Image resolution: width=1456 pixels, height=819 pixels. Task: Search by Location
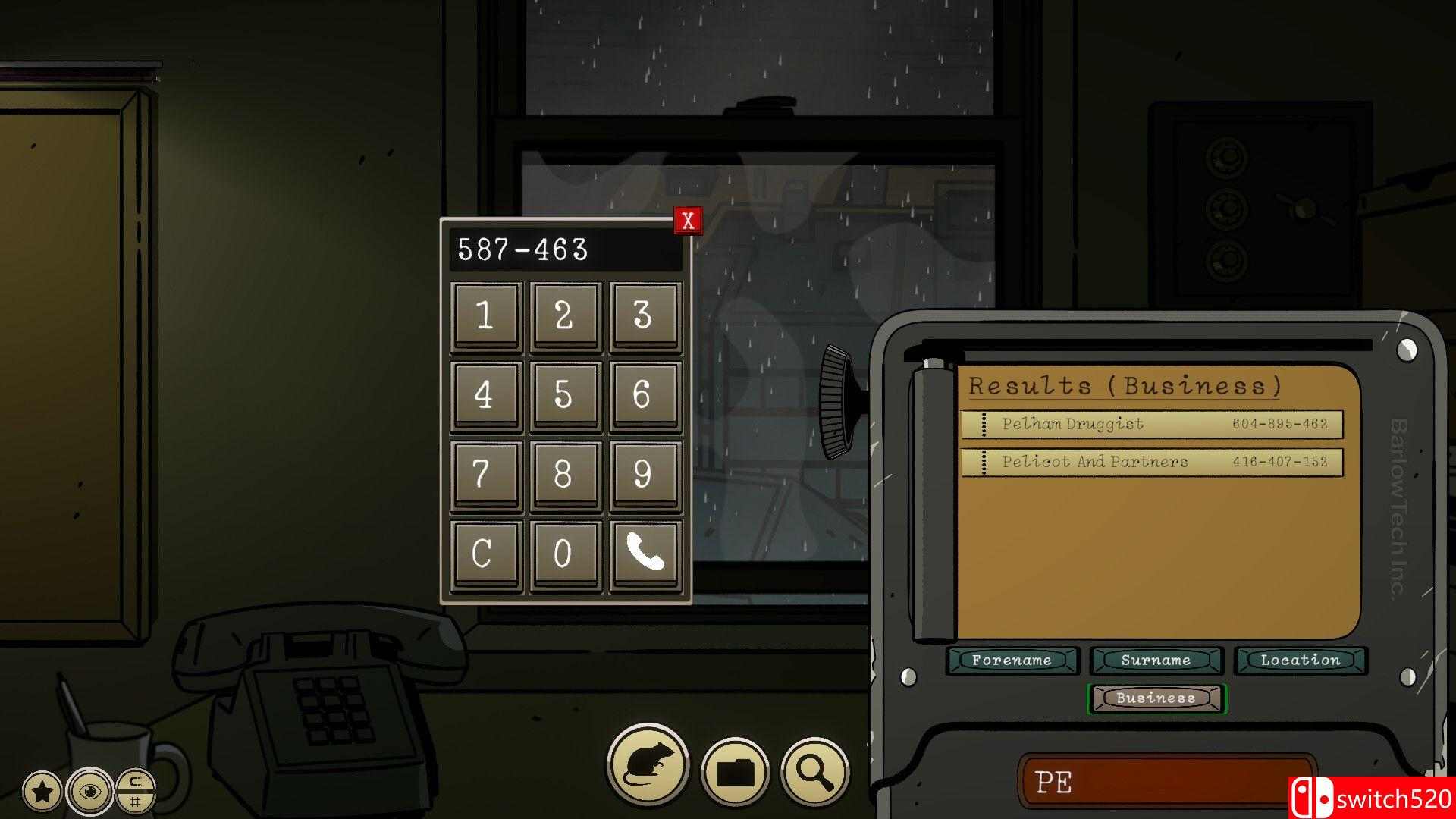pyautogui.click(x=1300, y=661)
